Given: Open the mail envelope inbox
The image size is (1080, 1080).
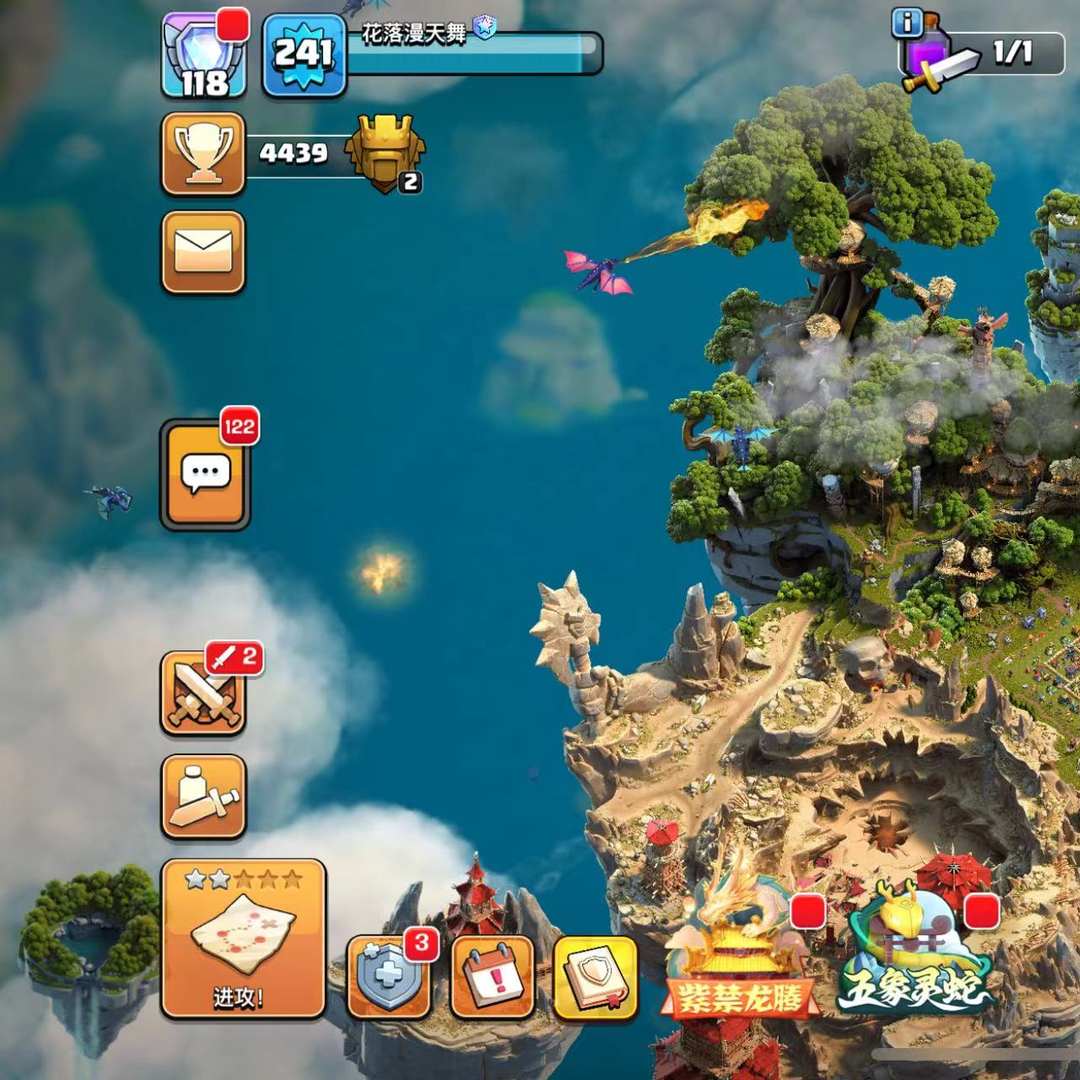Looking at the screenshot, I should point(203,251).
